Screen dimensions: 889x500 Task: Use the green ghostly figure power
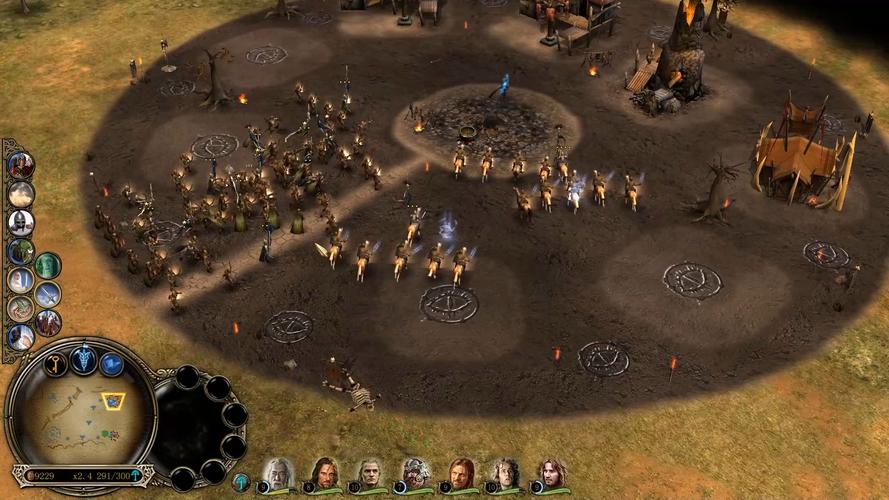coord(48,265)
